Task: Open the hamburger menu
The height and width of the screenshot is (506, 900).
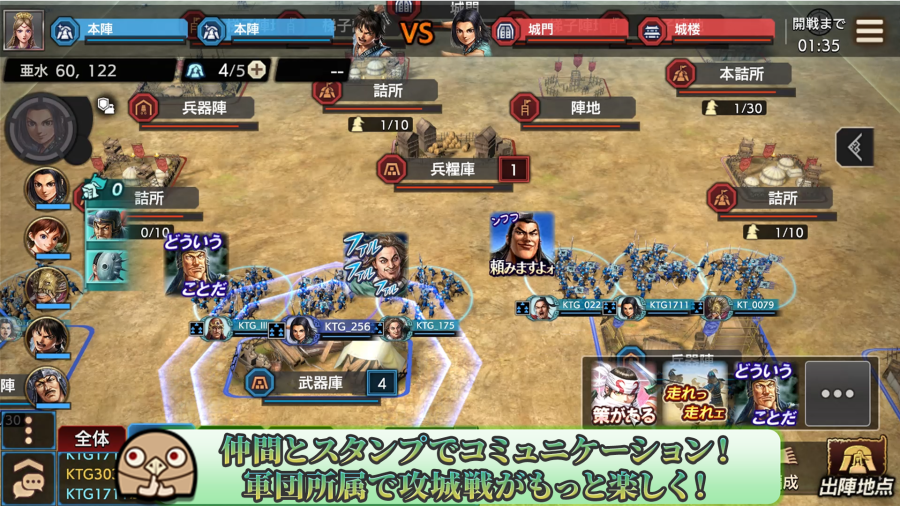Action: point(869,30)
